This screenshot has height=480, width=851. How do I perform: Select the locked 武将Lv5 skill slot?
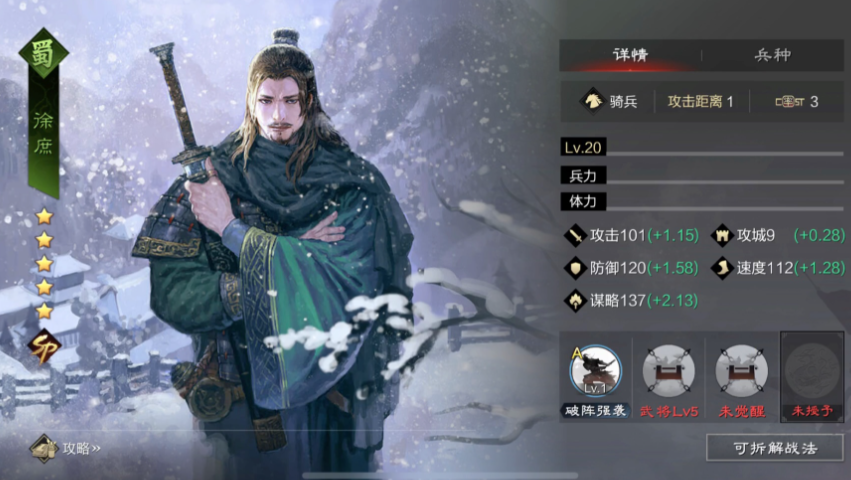click(x=667, y=371)
